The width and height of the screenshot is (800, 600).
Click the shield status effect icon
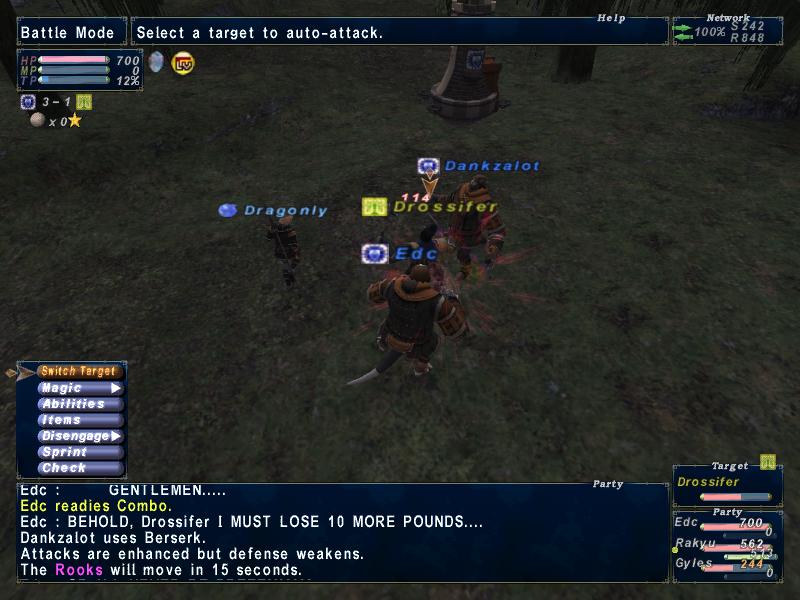click(x=156, y=63)
